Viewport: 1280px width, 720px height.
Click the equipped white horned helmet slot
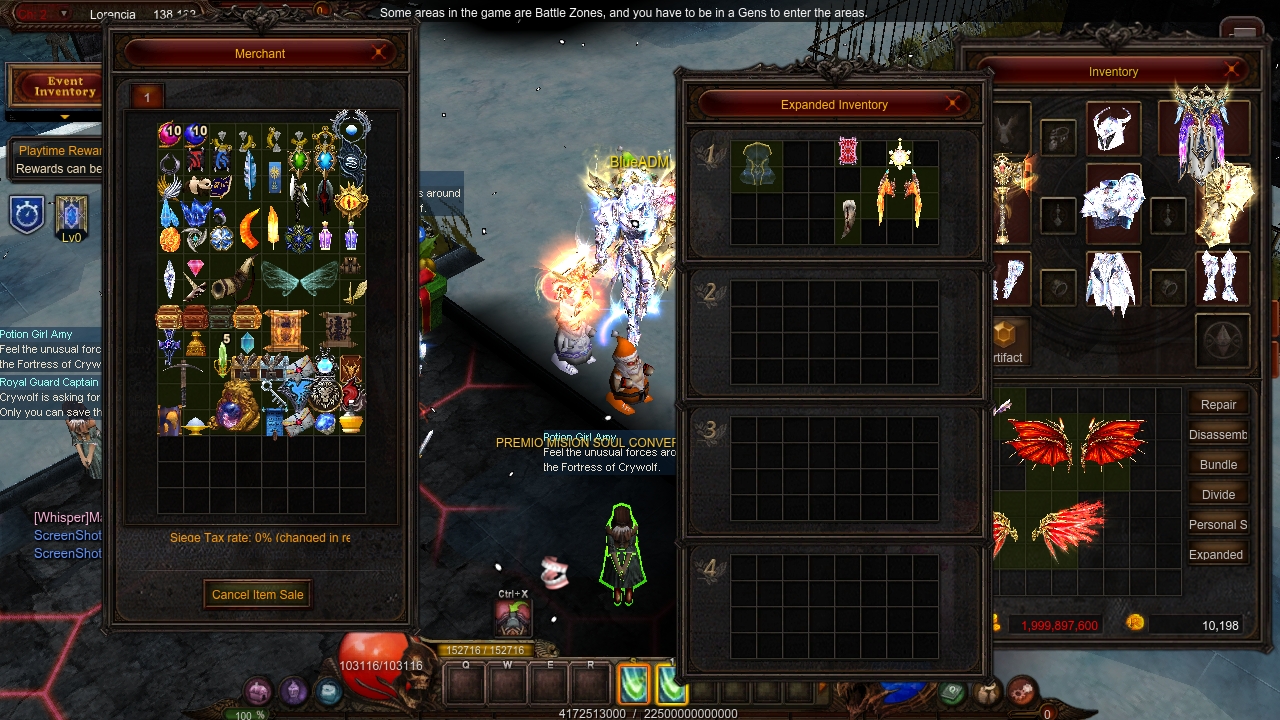point(1112,128)
